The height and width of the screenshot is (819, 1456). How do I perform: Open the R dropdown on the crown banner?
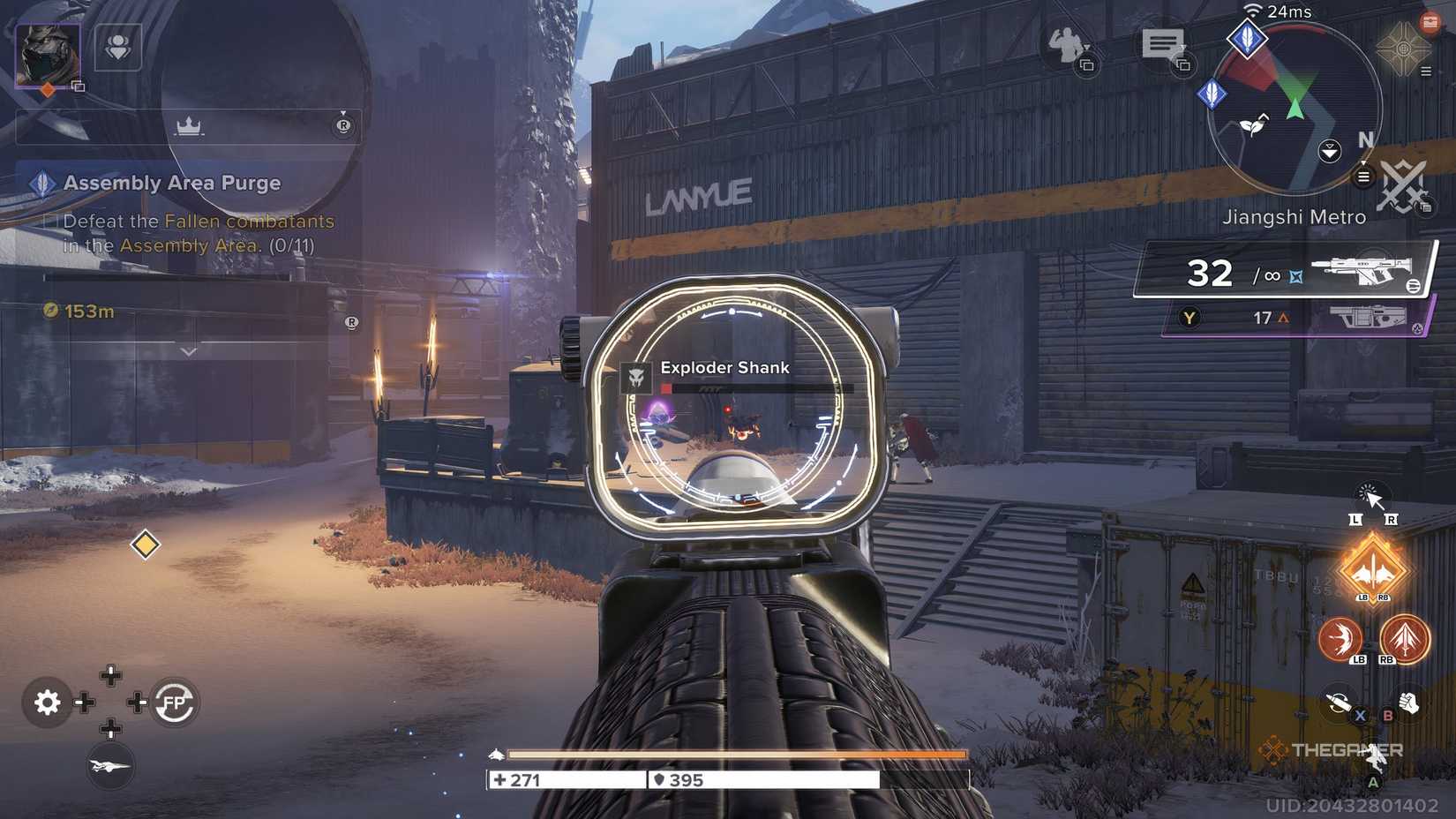click(x=344, y=126)
